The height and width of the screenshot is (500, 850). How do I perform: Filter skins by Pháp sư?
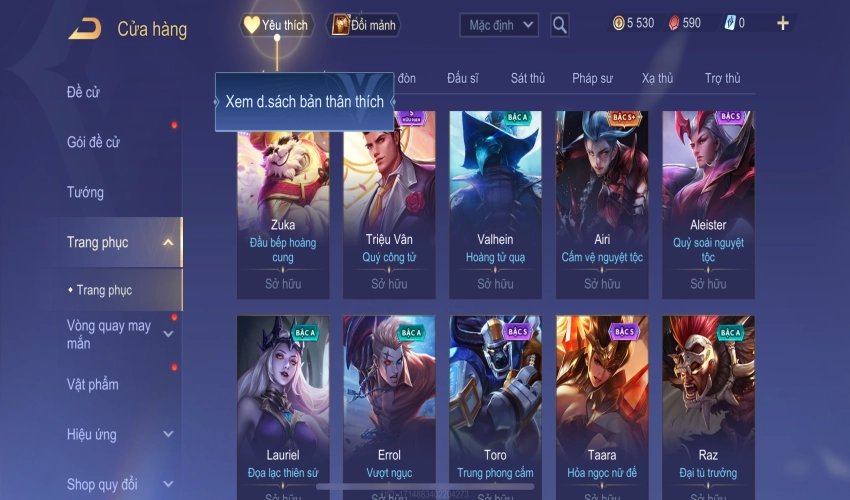click(x=592, y=78)
